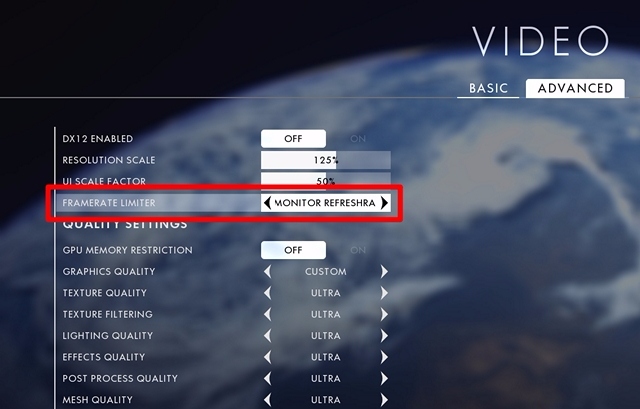Raise Mesh Quality with right arrow
Image resolution: width=640 pixels, height=409 pixels.
click(384, 400)
